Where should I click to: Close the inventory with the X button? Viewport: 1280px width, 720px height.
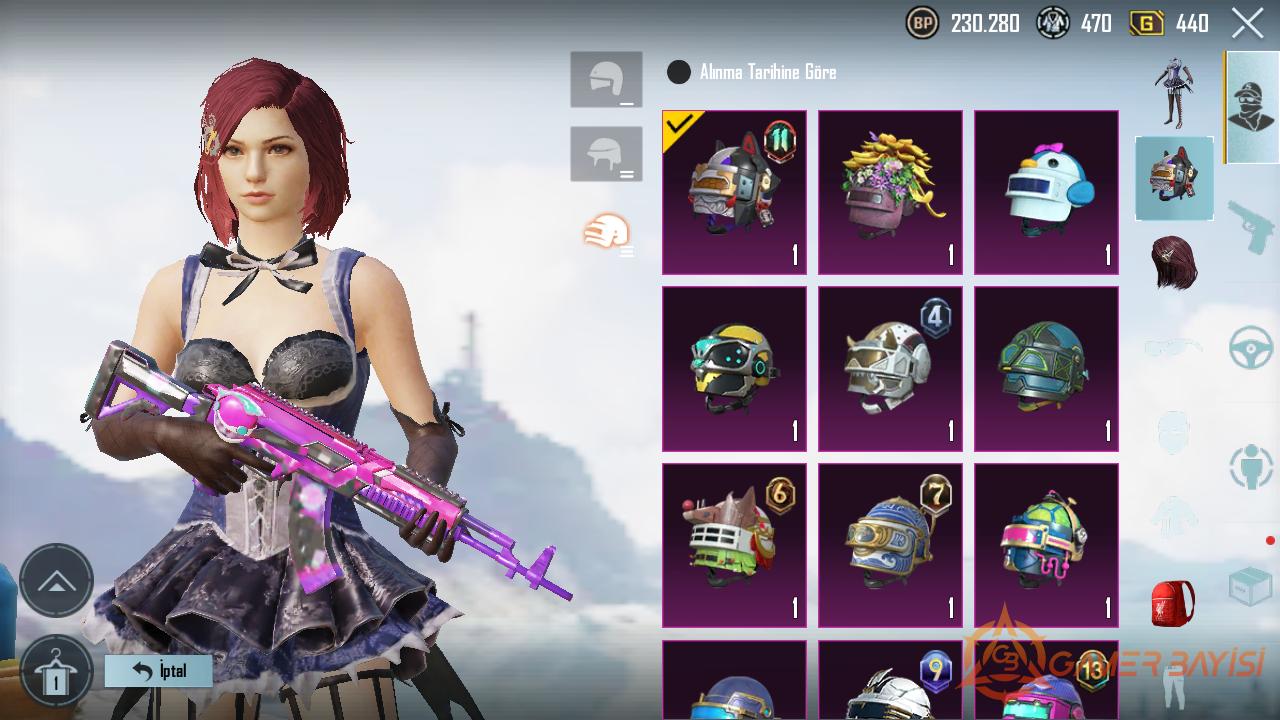tap(1247, 23)
